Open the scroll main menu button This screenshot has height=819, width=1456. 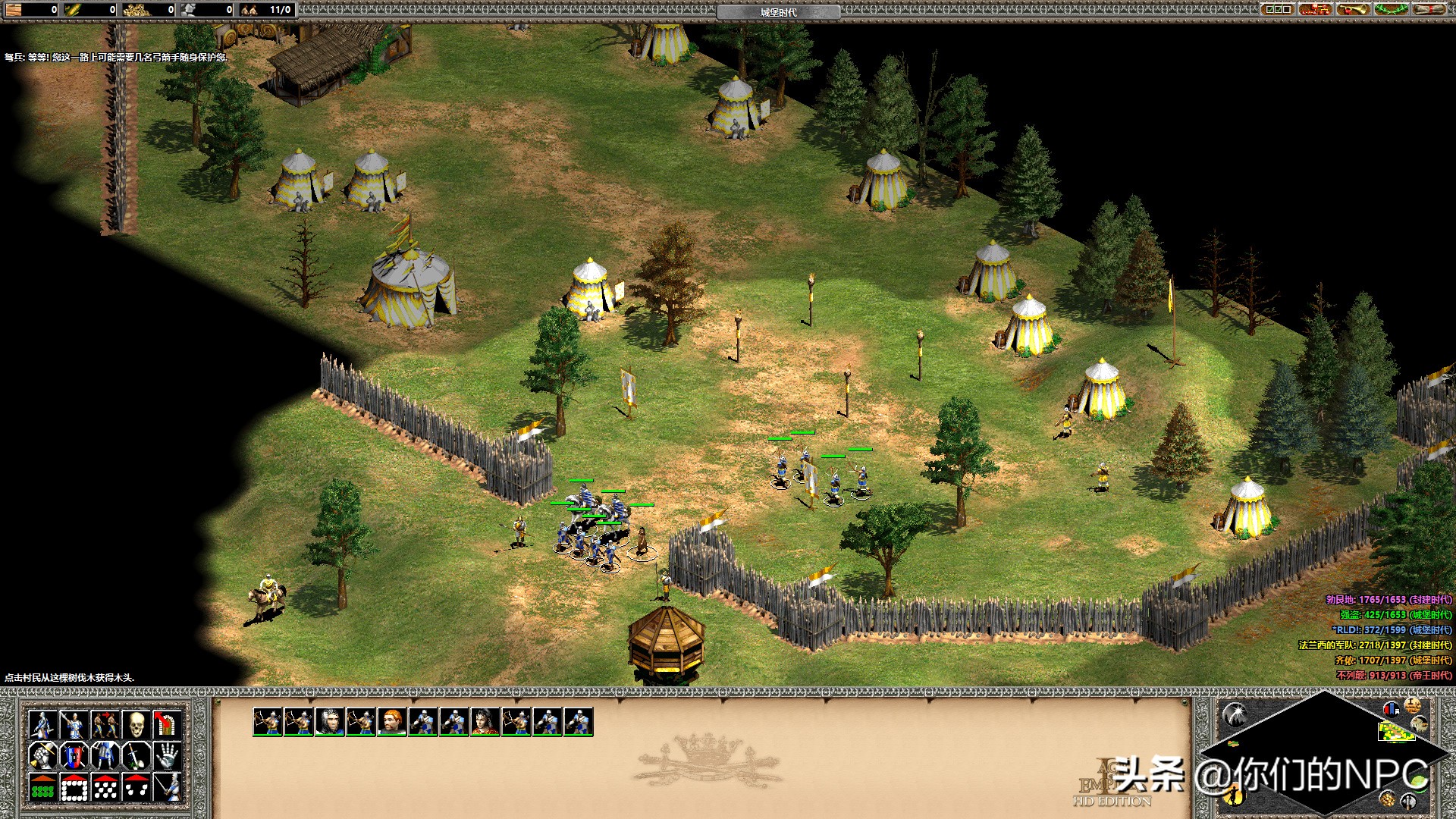point(1429,9)
